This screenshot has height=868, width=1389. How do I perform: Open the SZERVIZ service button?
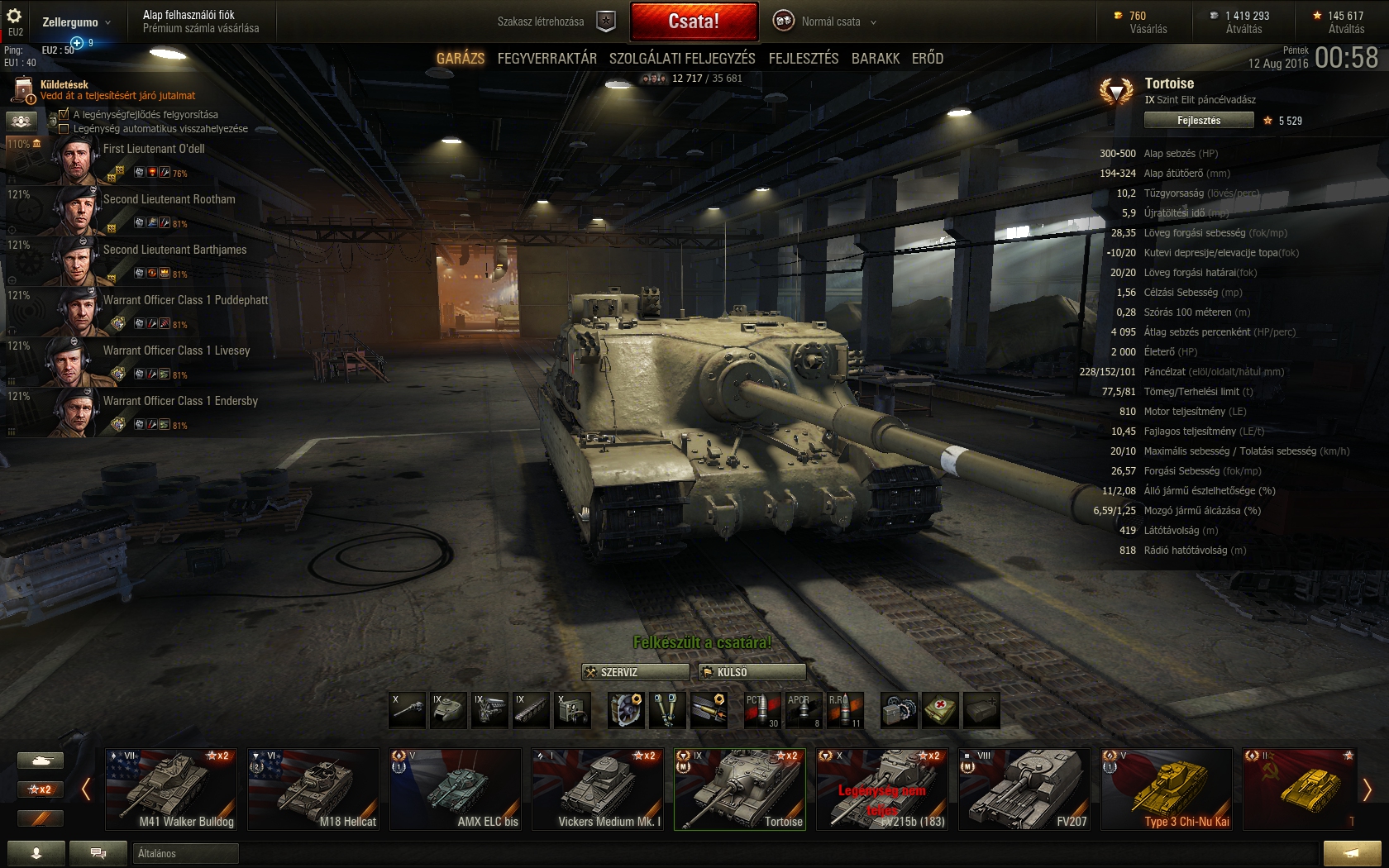635,672
